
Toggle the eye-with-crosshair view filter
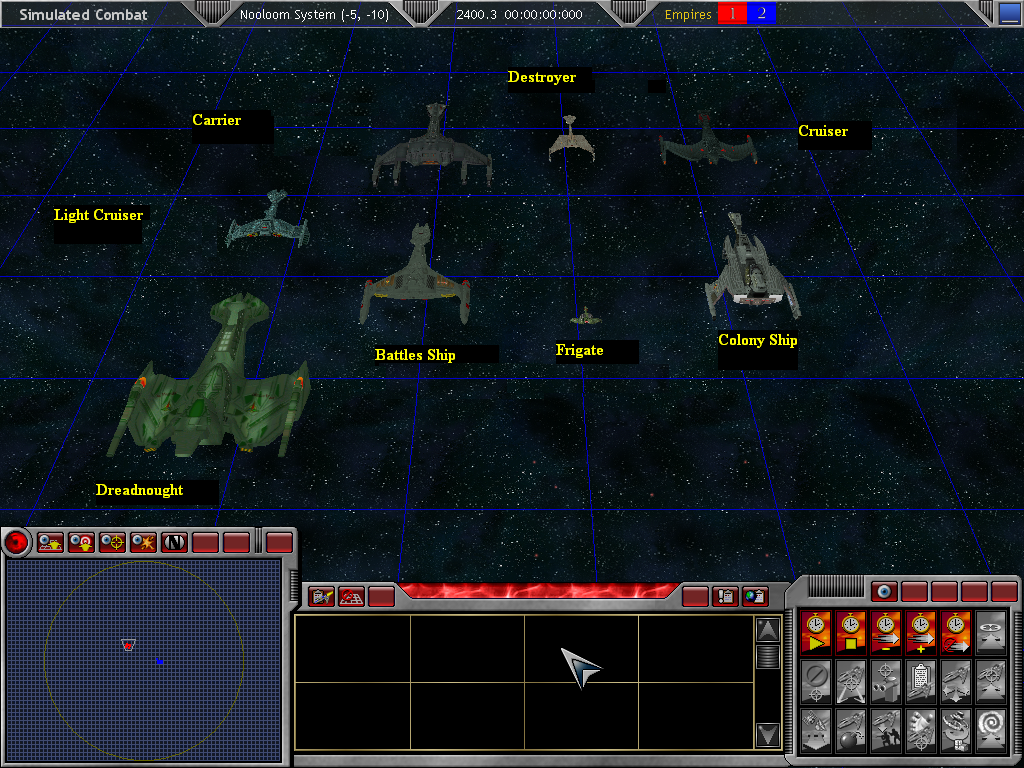click(x=113, y=542)
